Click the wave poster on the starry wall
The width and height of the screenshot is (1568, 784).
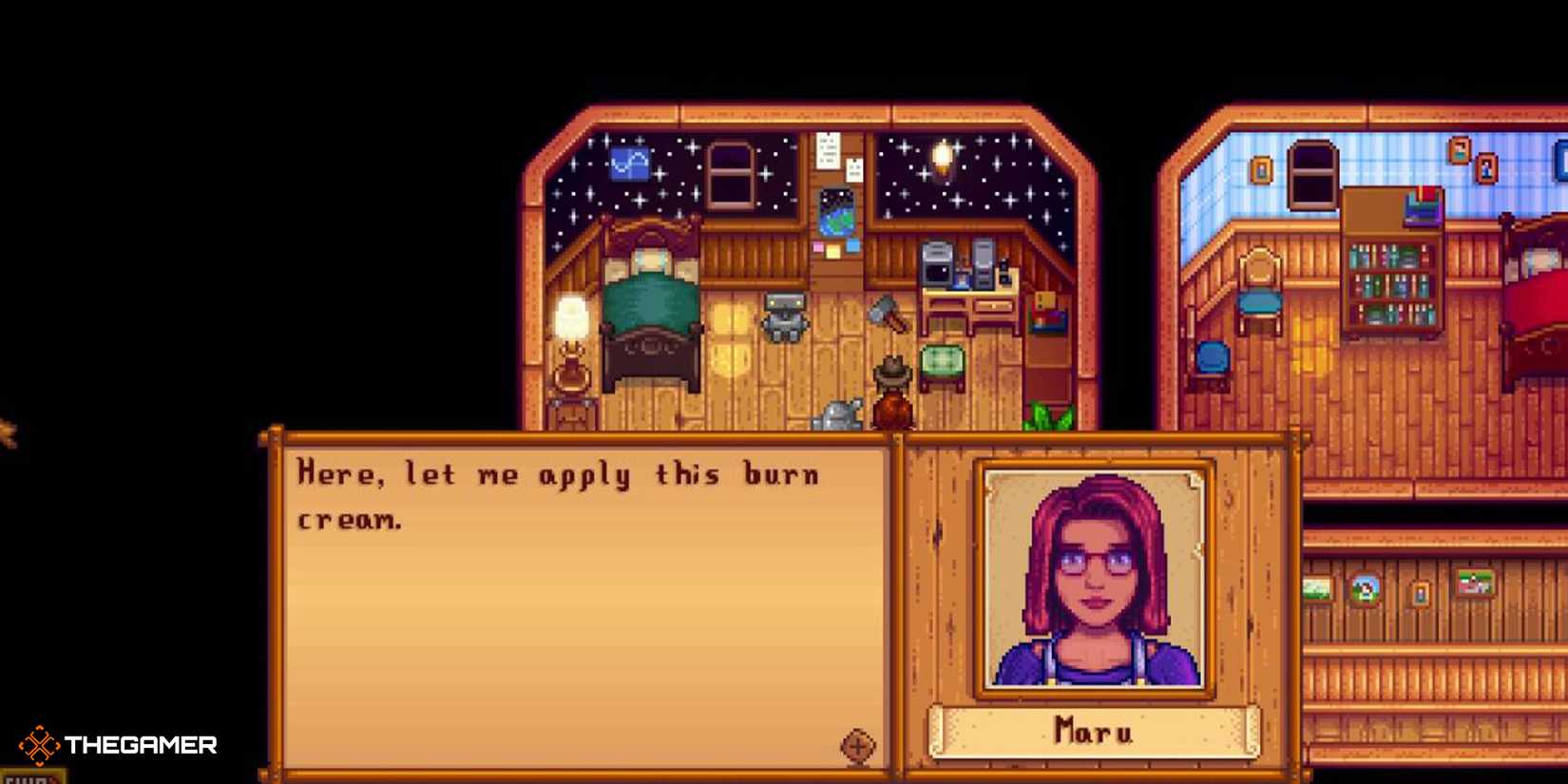pos(627,162)
